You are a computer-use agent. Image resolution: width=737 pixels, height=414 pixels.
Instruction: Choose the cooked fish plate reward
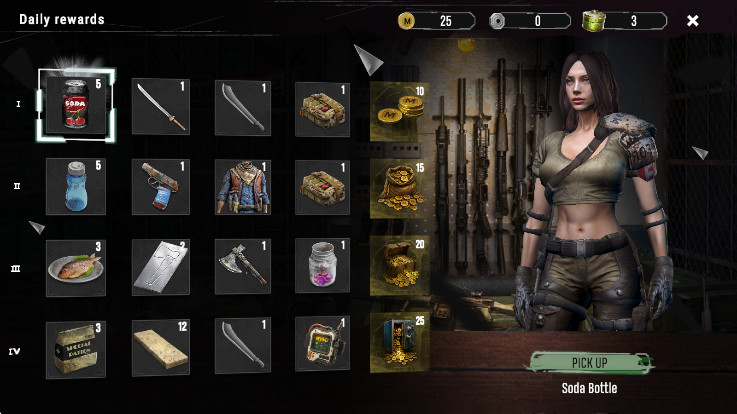pyautogui.click(x=76, y=266)
